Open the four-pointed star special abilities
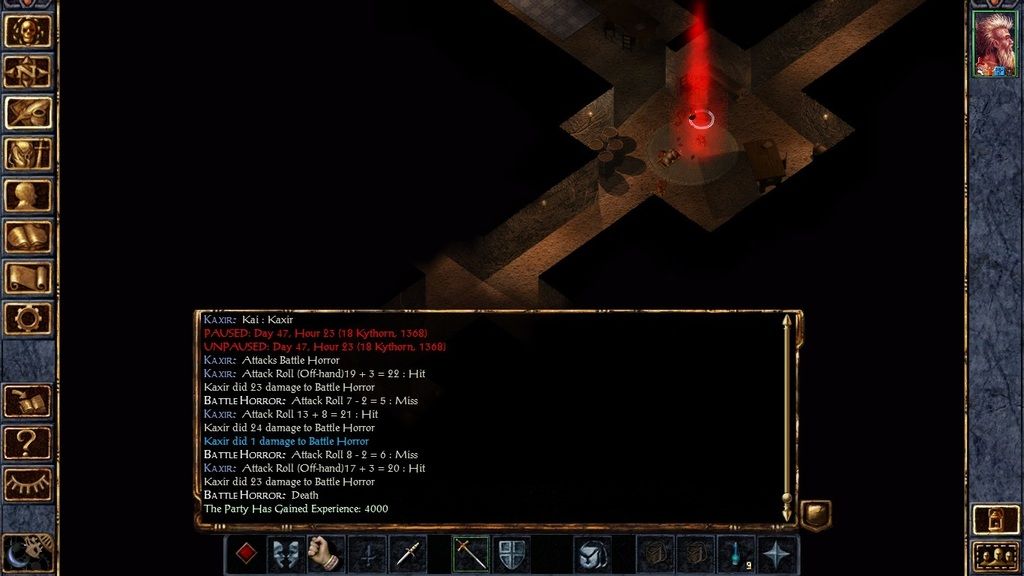The image size is (1024, 576). [778, 554]
